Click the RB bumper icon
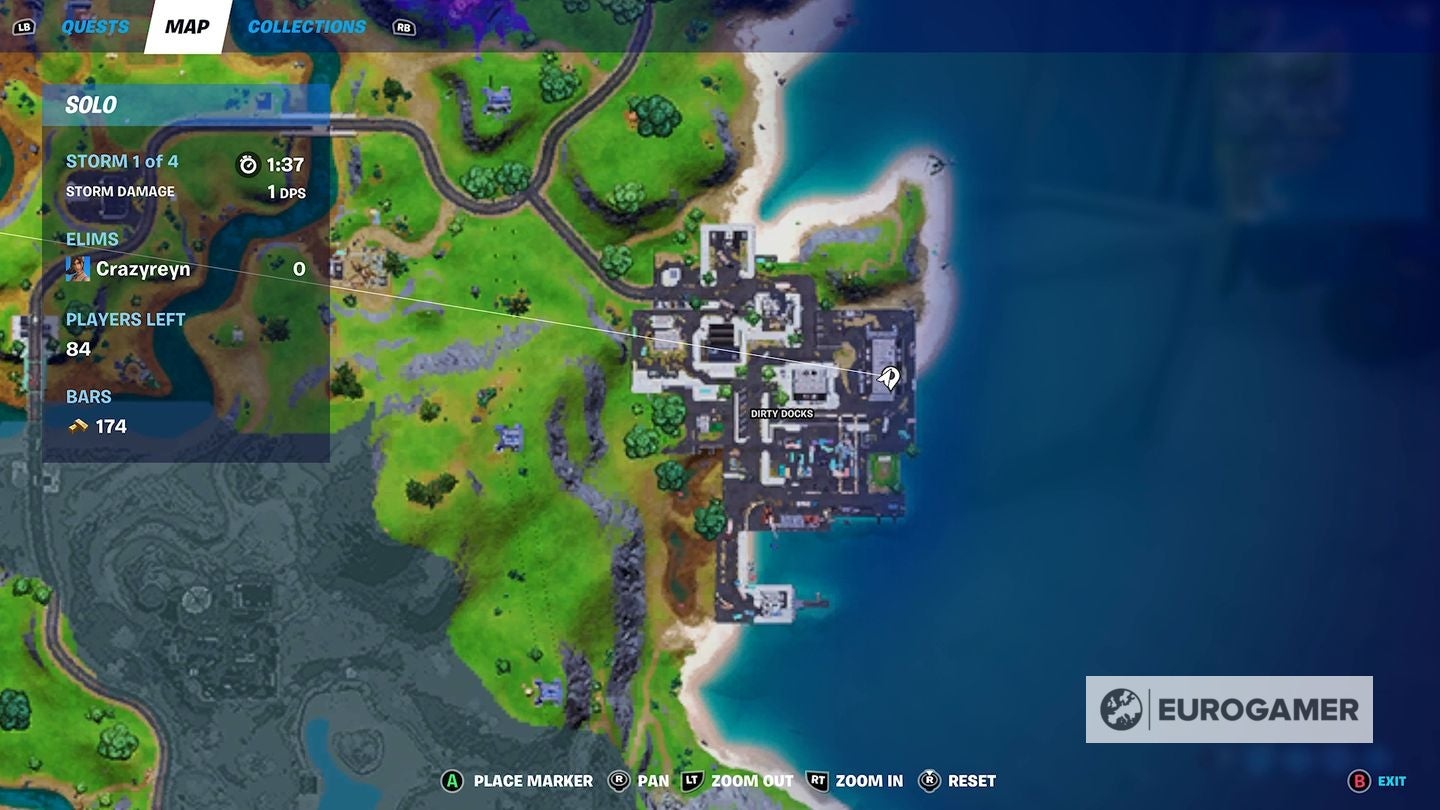The height and width of the screenshot is (810, 1440). point(404,26)
